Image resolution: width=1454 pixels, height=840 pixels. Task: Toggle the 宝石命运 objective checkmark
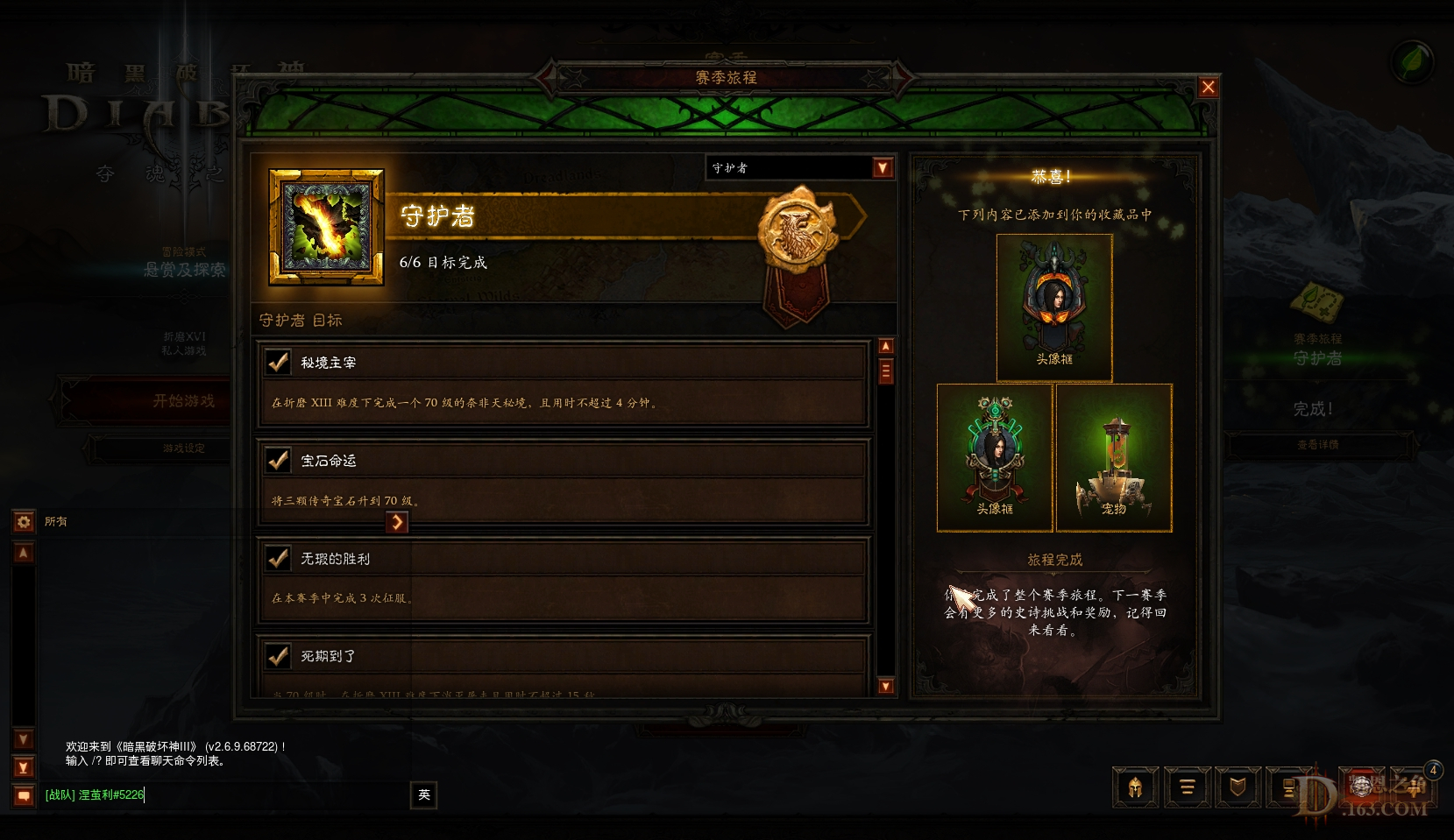279,460
